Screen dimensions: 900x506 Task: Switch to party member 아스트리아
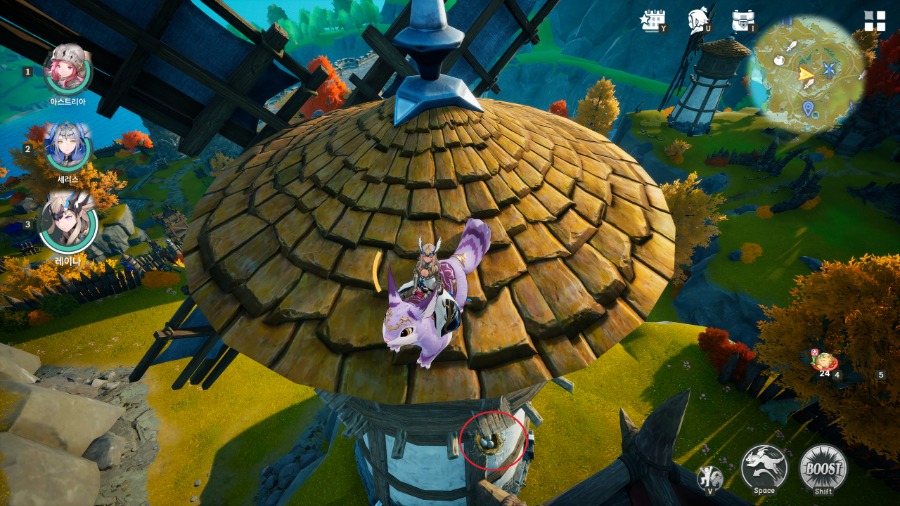click(x=67, y=68)
